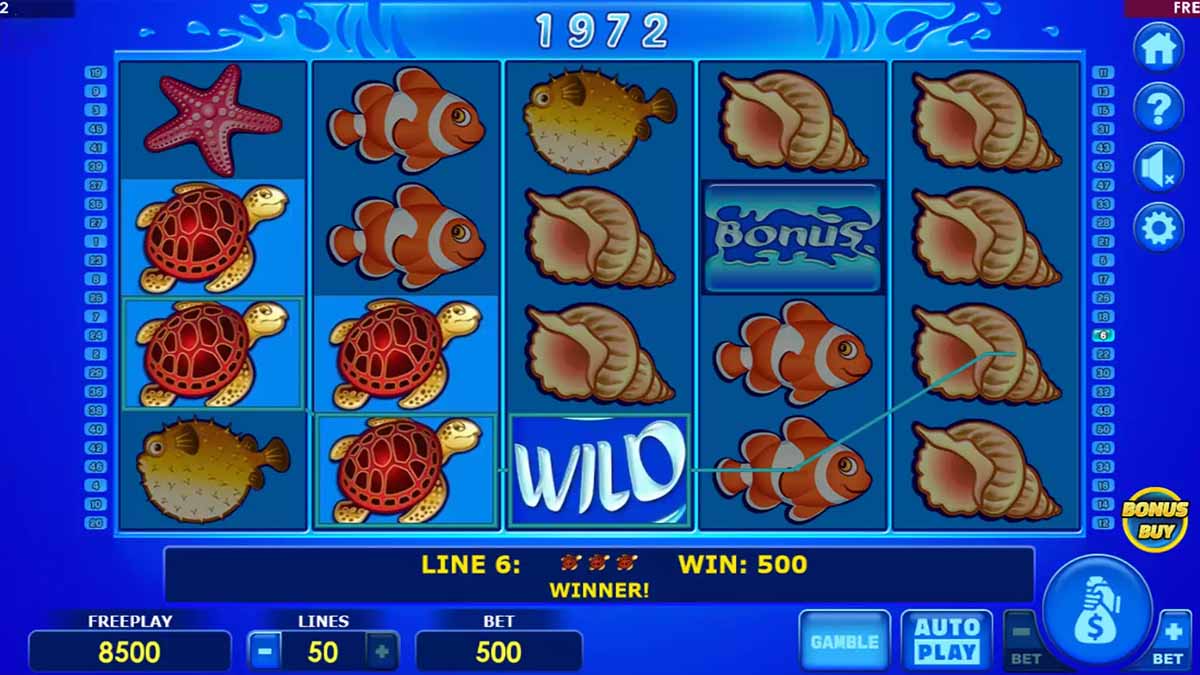Increase the bet with plus BET button
This screenshot has height=675, width=1200.
(1171, 638)
